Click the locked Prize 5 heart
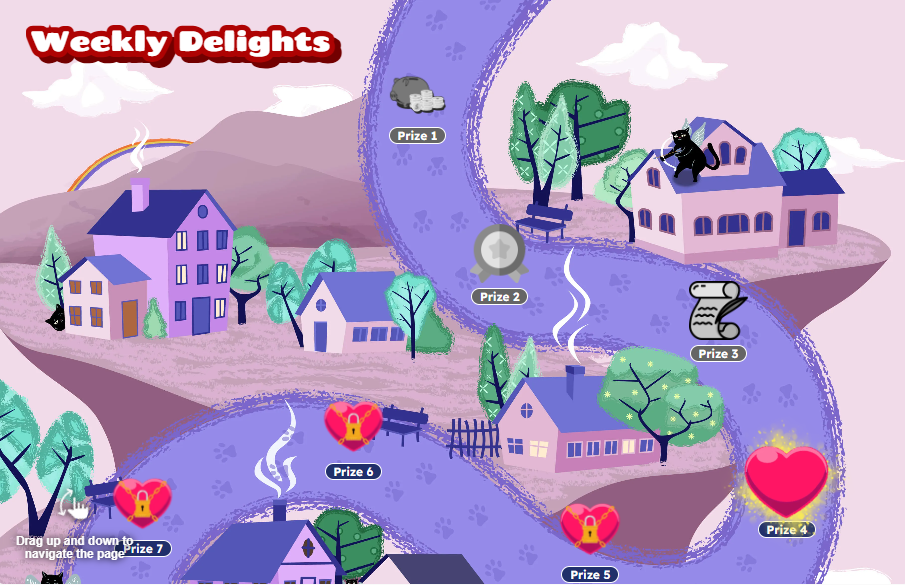 click(x=589, y=528)
